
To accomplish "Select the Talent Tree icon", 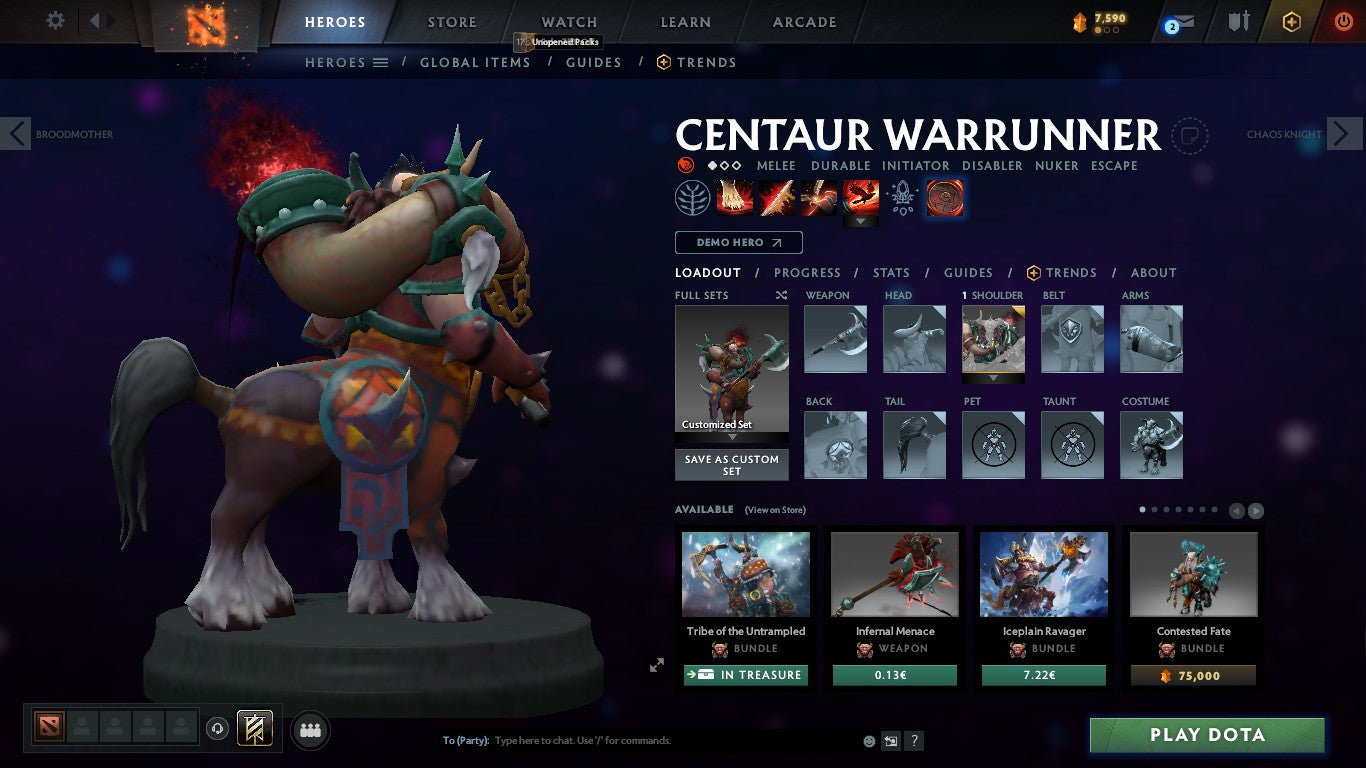I will tap(692, 197).
